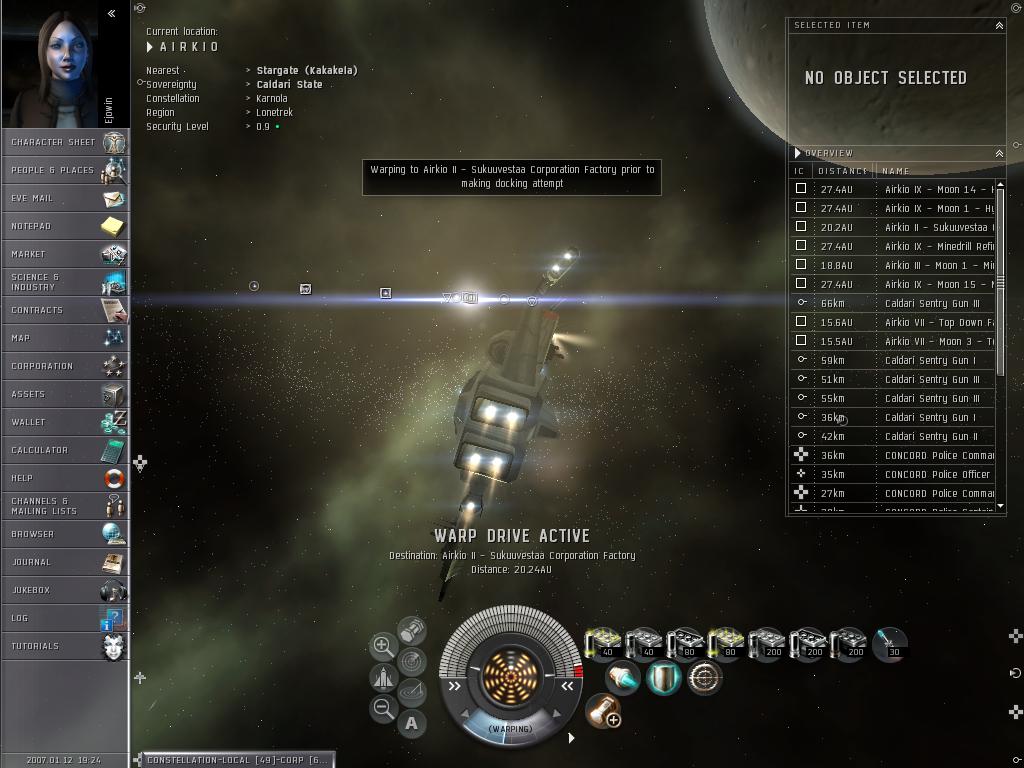Image resolution: width=1024 pixels, height=768 pixels.
Task: Launch the Calculator
Action: pos(64,450)
